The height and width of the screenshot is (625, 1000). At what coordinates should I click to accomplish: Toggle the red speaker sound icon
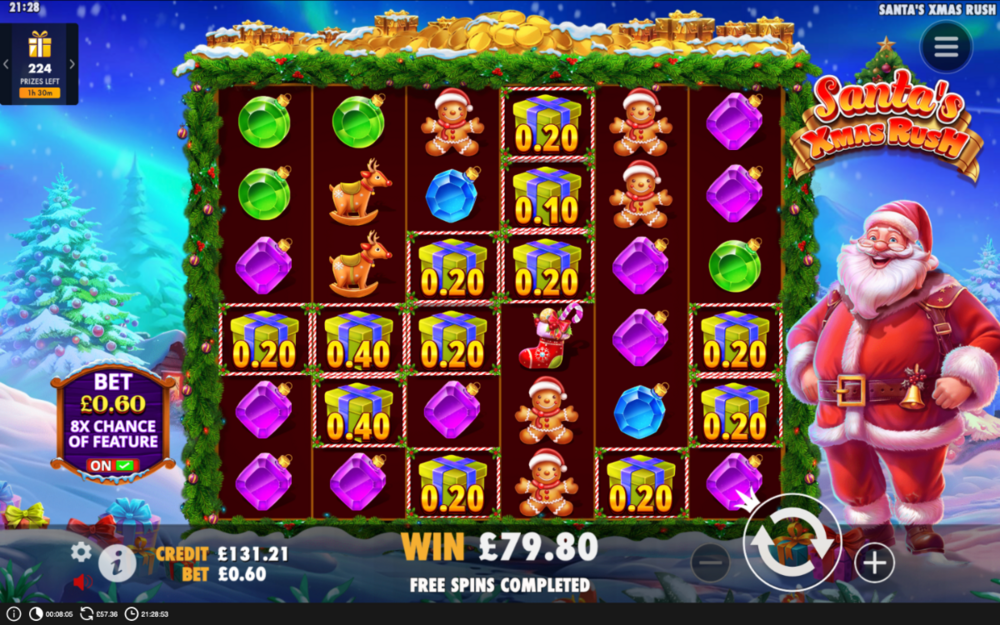pyautogui.click(x=81, y=581)
